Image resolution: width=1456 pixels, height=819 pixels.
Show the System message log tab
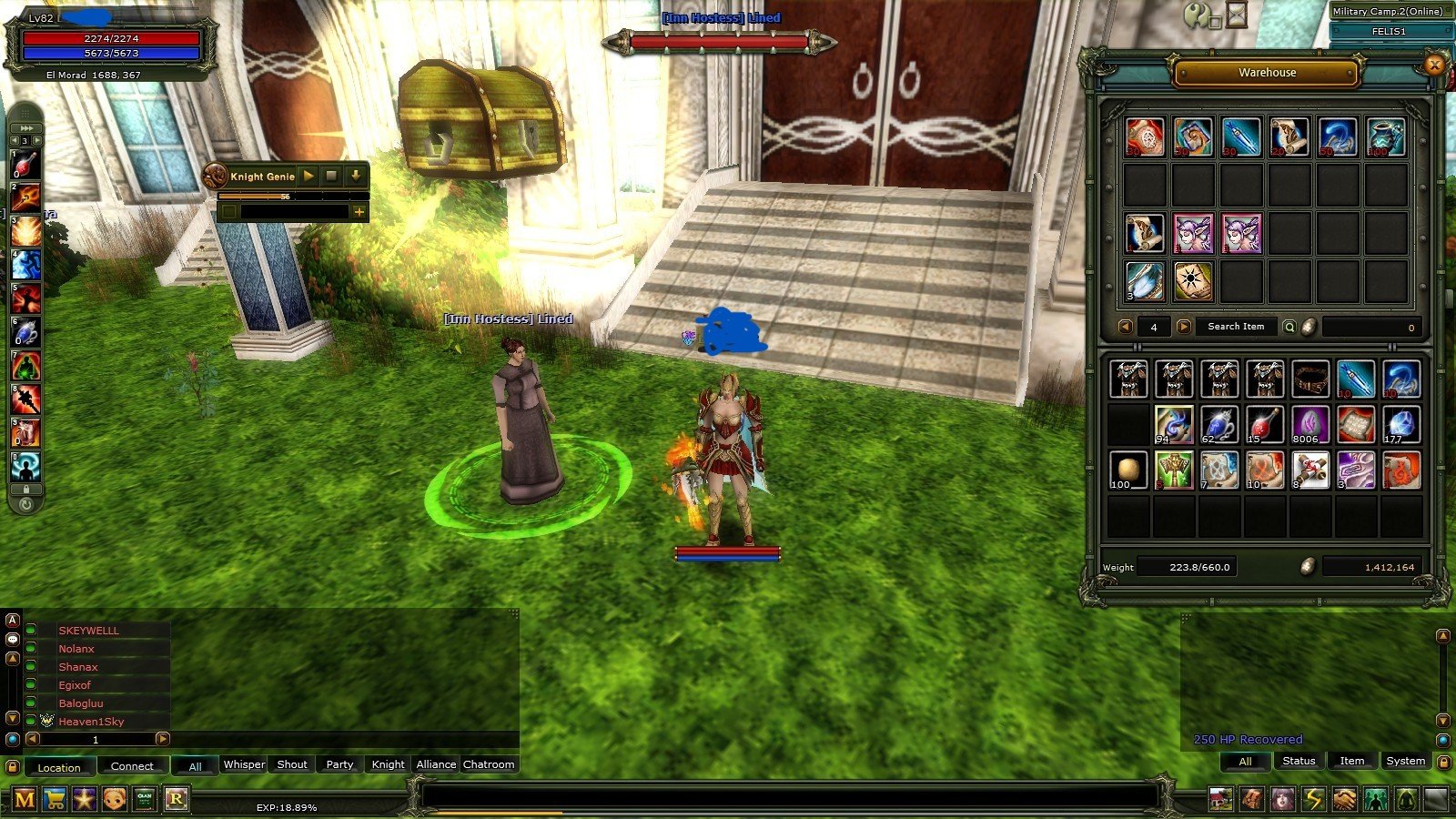(1405, 761)
